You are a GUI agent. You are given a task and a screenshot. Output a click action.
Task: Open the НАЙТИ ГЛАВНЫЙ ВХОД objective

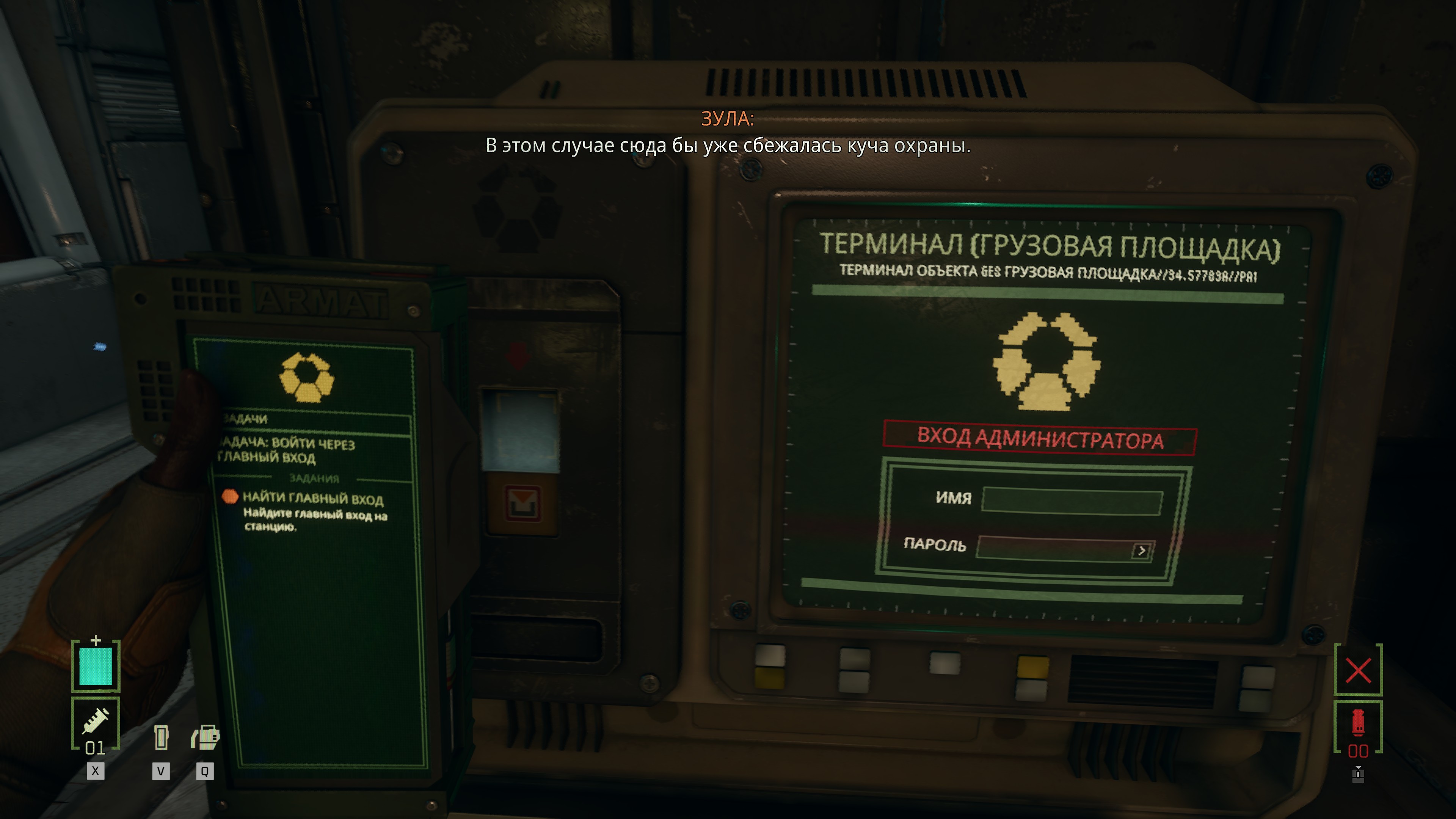tap(312, 499)
